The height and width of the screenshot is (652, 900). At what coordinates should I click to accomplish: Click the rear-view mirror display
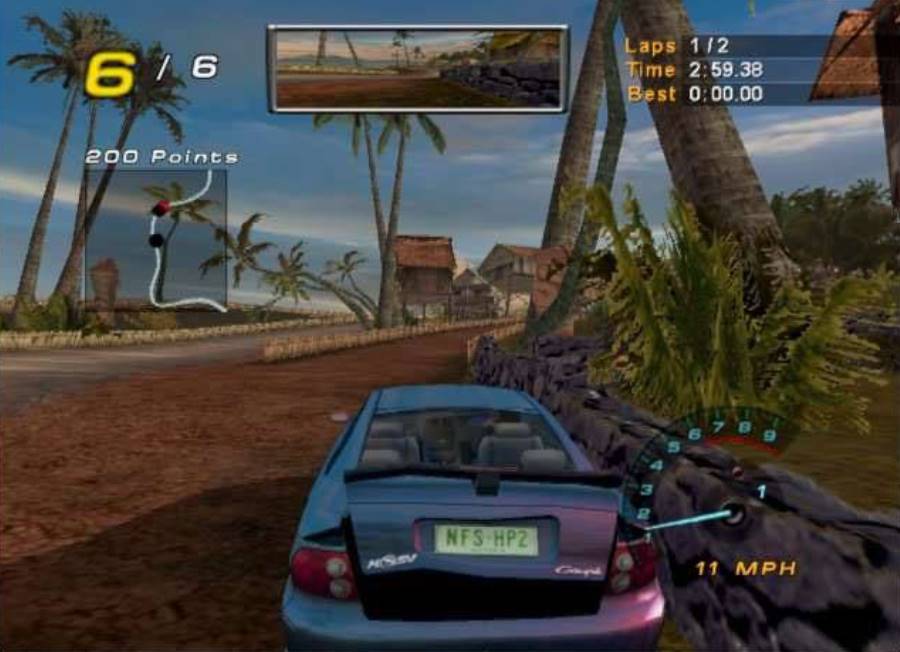coord(417,68)
